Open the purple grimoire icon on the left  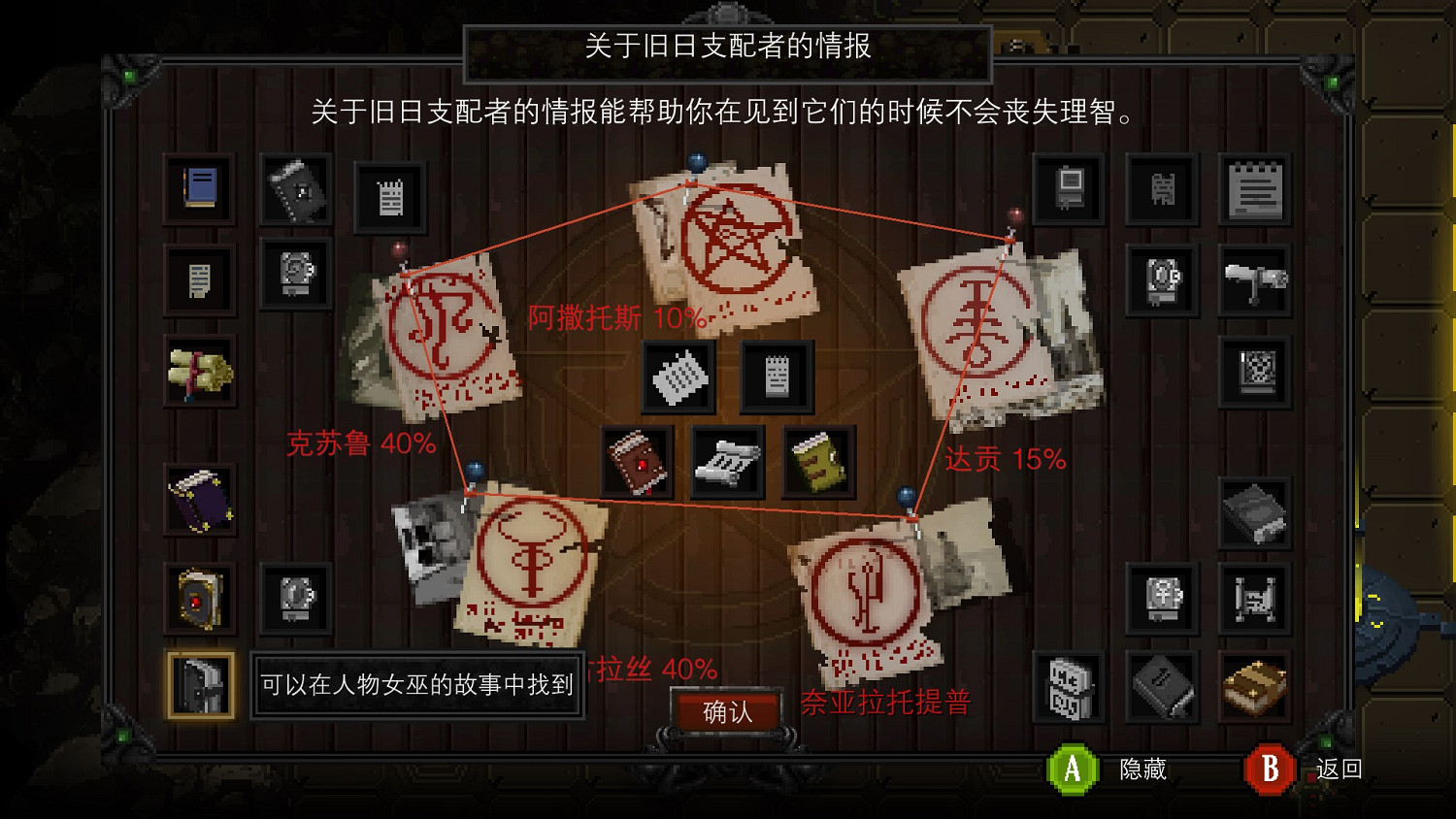click(x=198, y=500)
